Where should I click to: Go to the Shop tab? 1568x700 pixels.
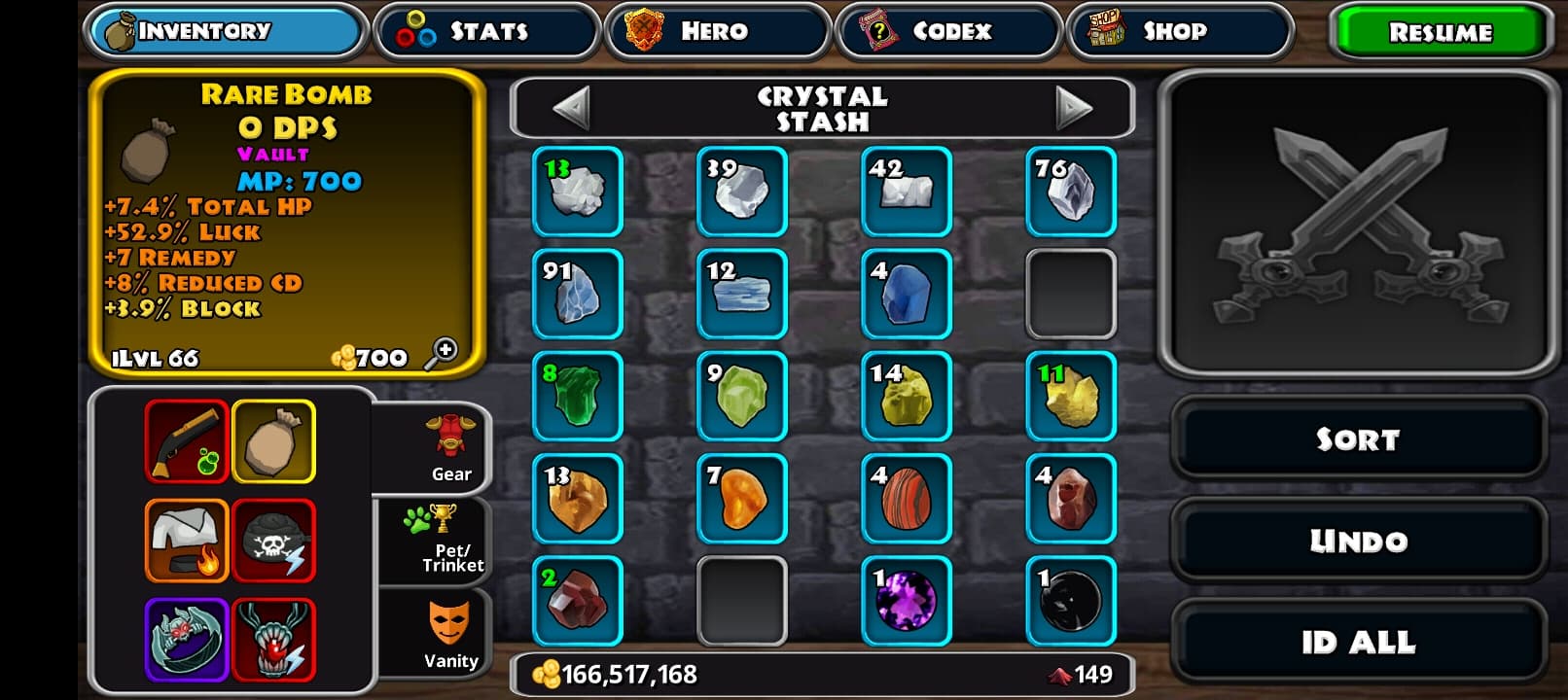1179,31
